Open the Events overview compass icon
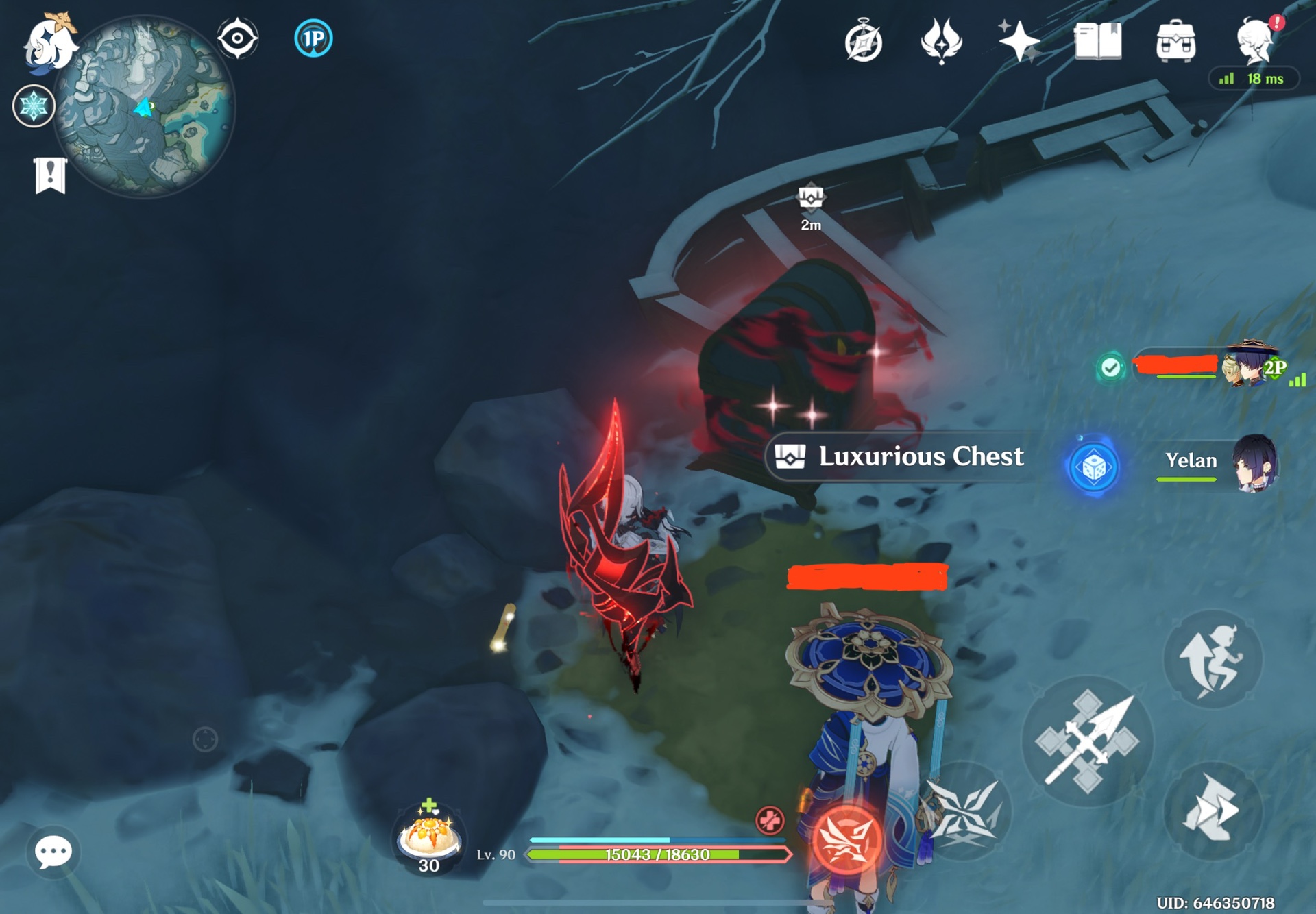The image size is (1316, 914). [865, 41]
